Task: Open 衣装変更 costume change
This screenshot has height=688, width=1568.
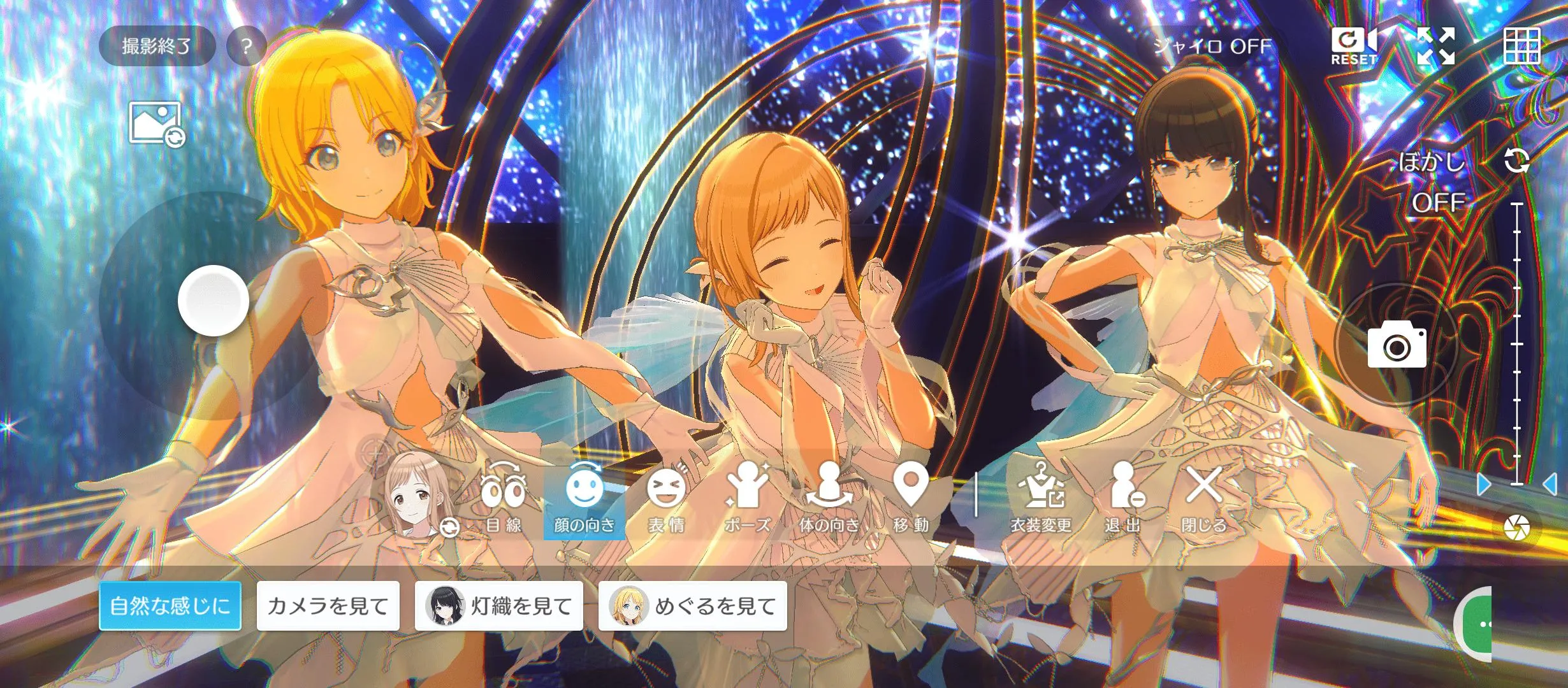Action: [1041, 503]
